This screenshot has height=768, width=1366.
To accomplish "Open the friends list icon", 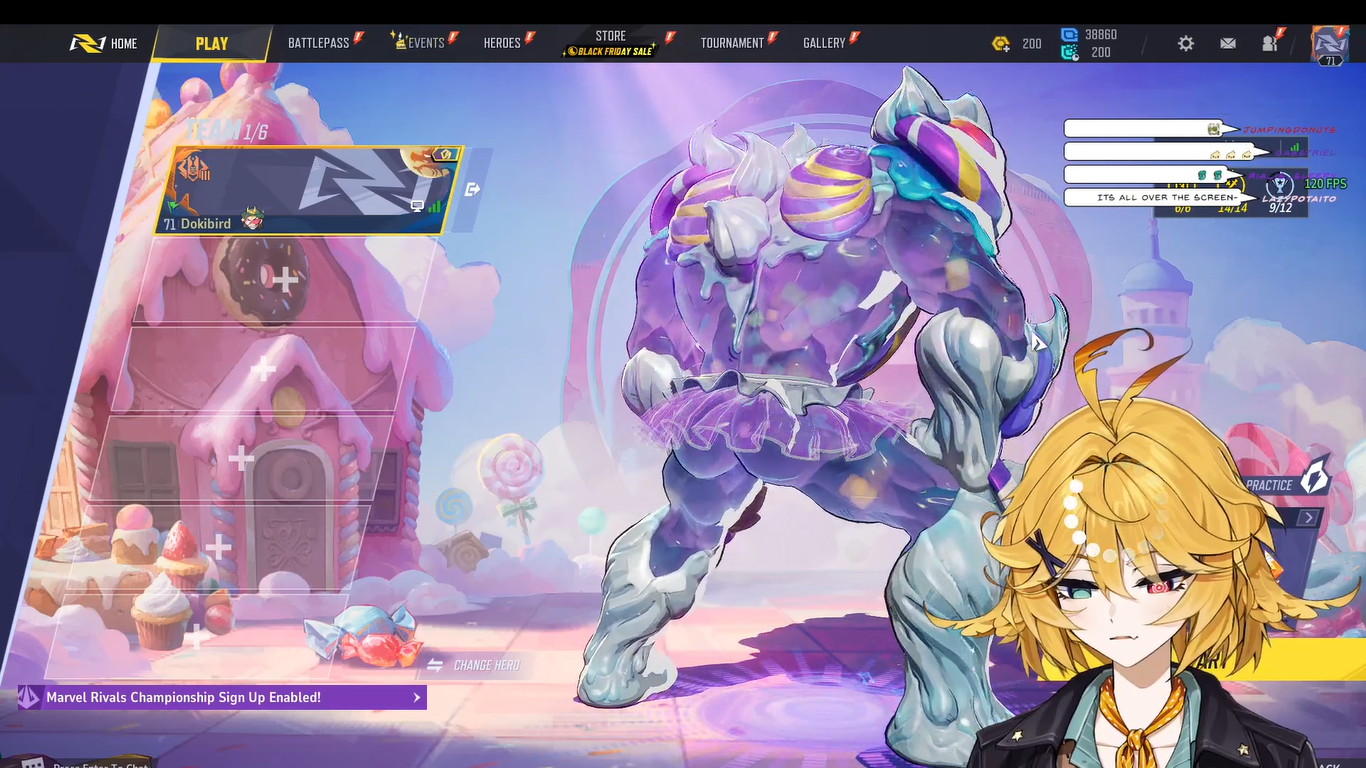I will [1270, 44].
